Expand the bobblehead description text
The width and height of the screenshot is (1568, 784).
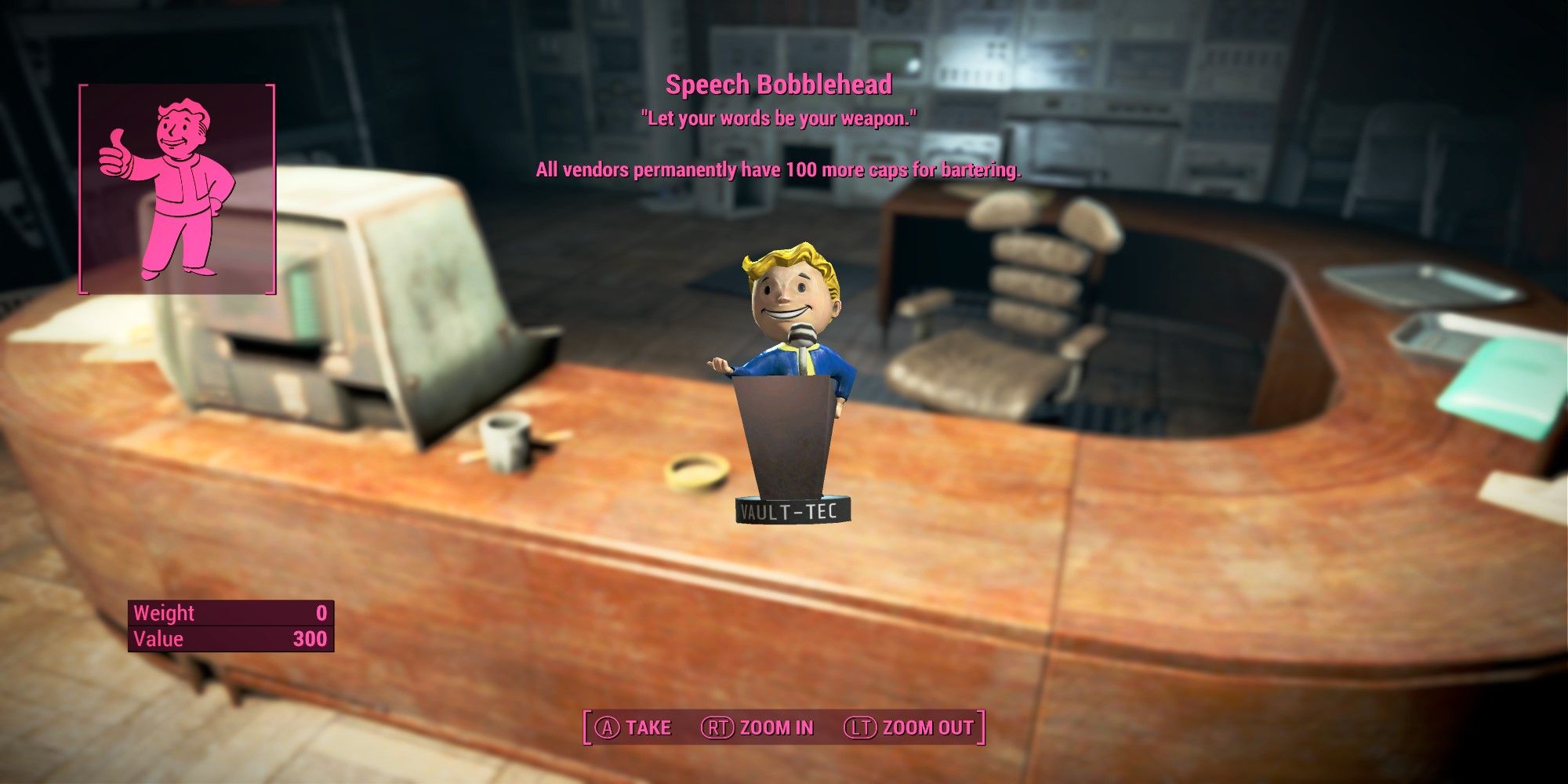point(780,169)
